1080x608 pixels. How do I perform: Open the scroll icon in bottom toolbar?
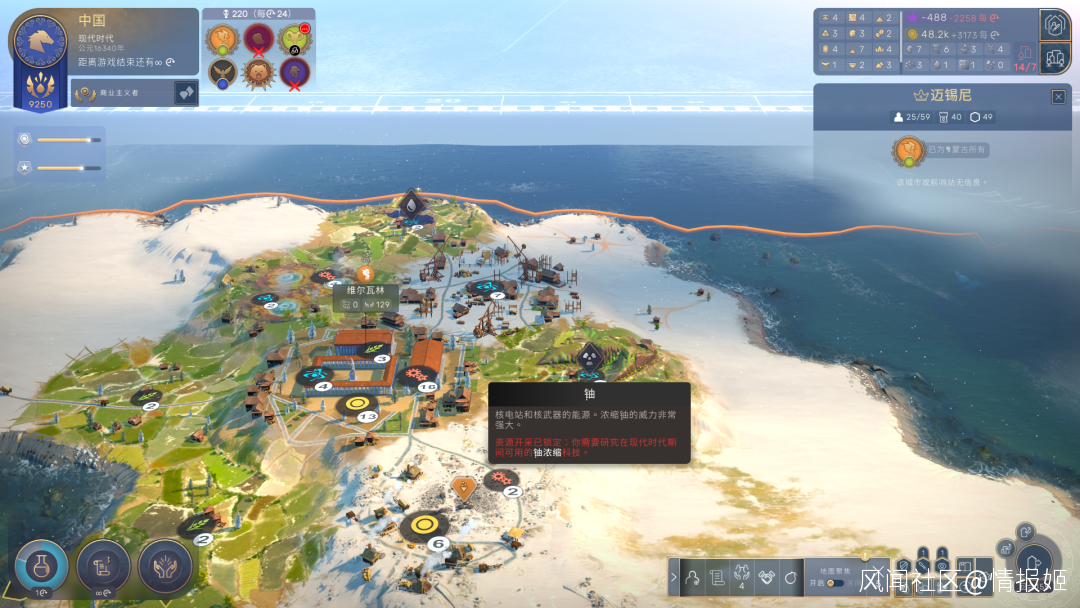click(x=715, y=577)
